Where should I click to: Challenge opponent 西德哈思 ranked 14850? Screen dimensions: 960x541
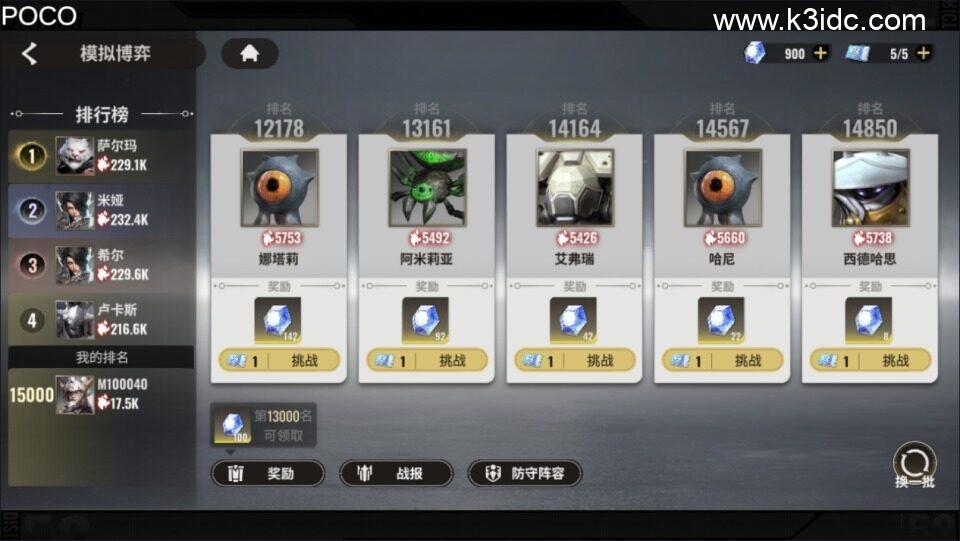[870, 361]
